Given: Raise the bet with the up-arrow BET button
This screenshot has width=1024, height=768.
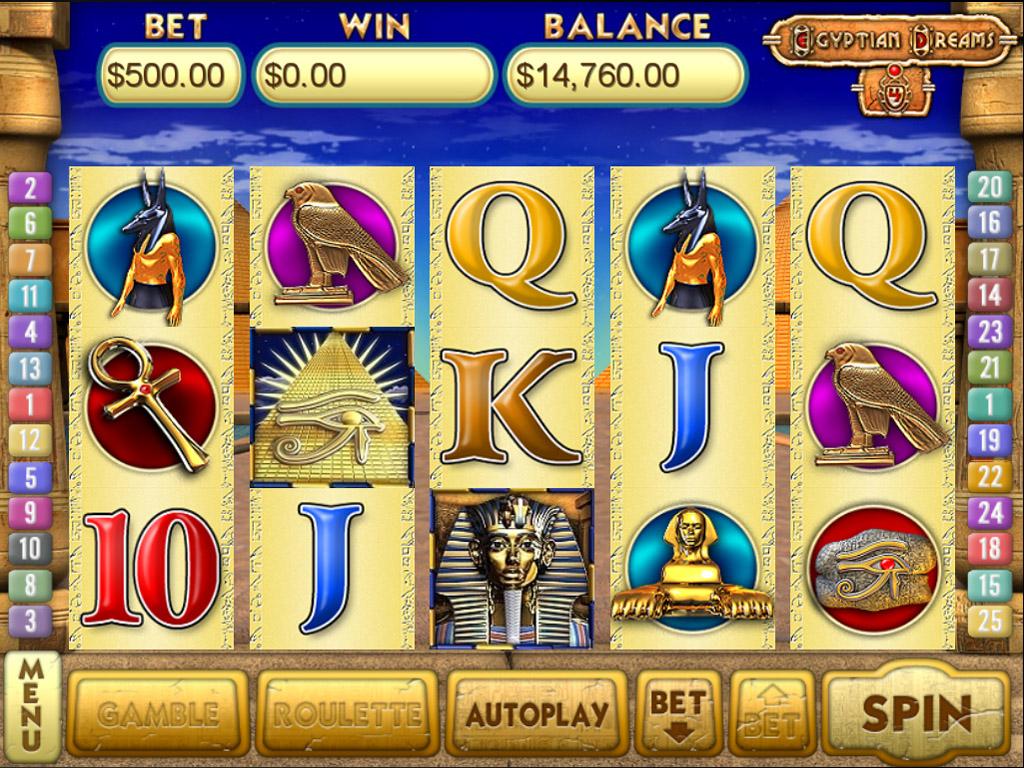Looking at the screenshot, I should (772, 713).
